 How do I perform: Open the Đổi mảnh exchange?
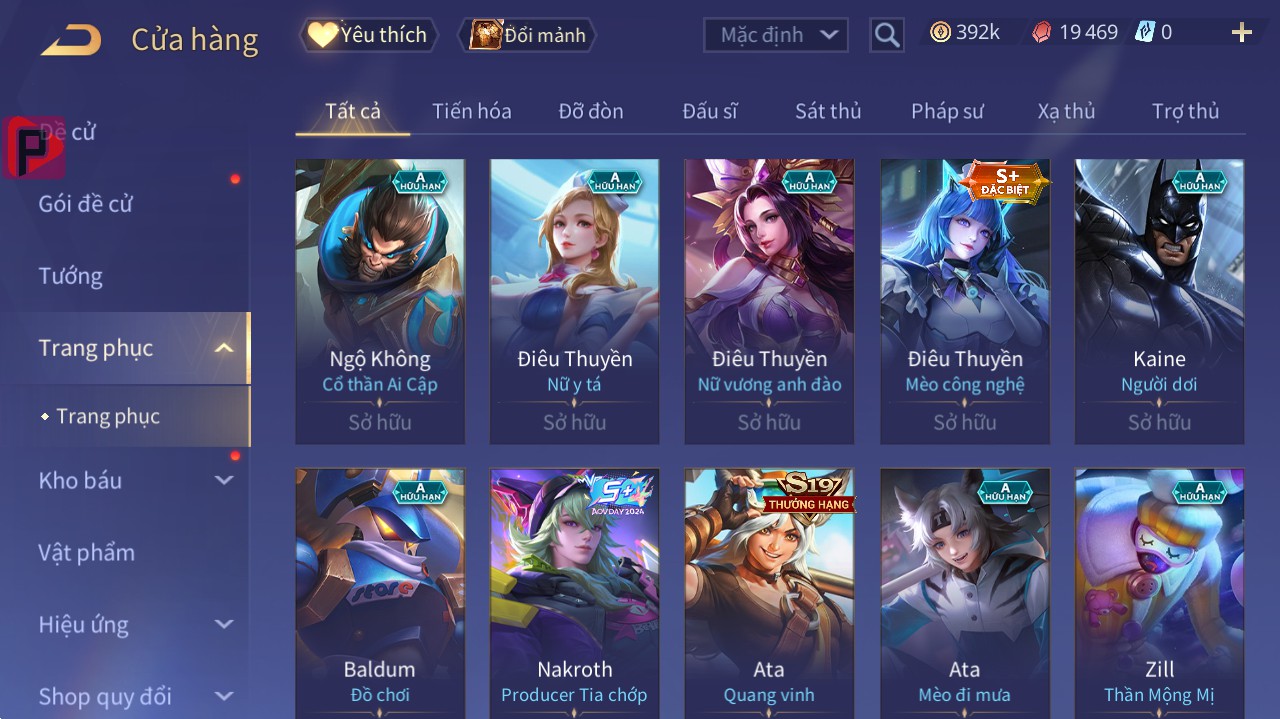[x=528, y=35]
